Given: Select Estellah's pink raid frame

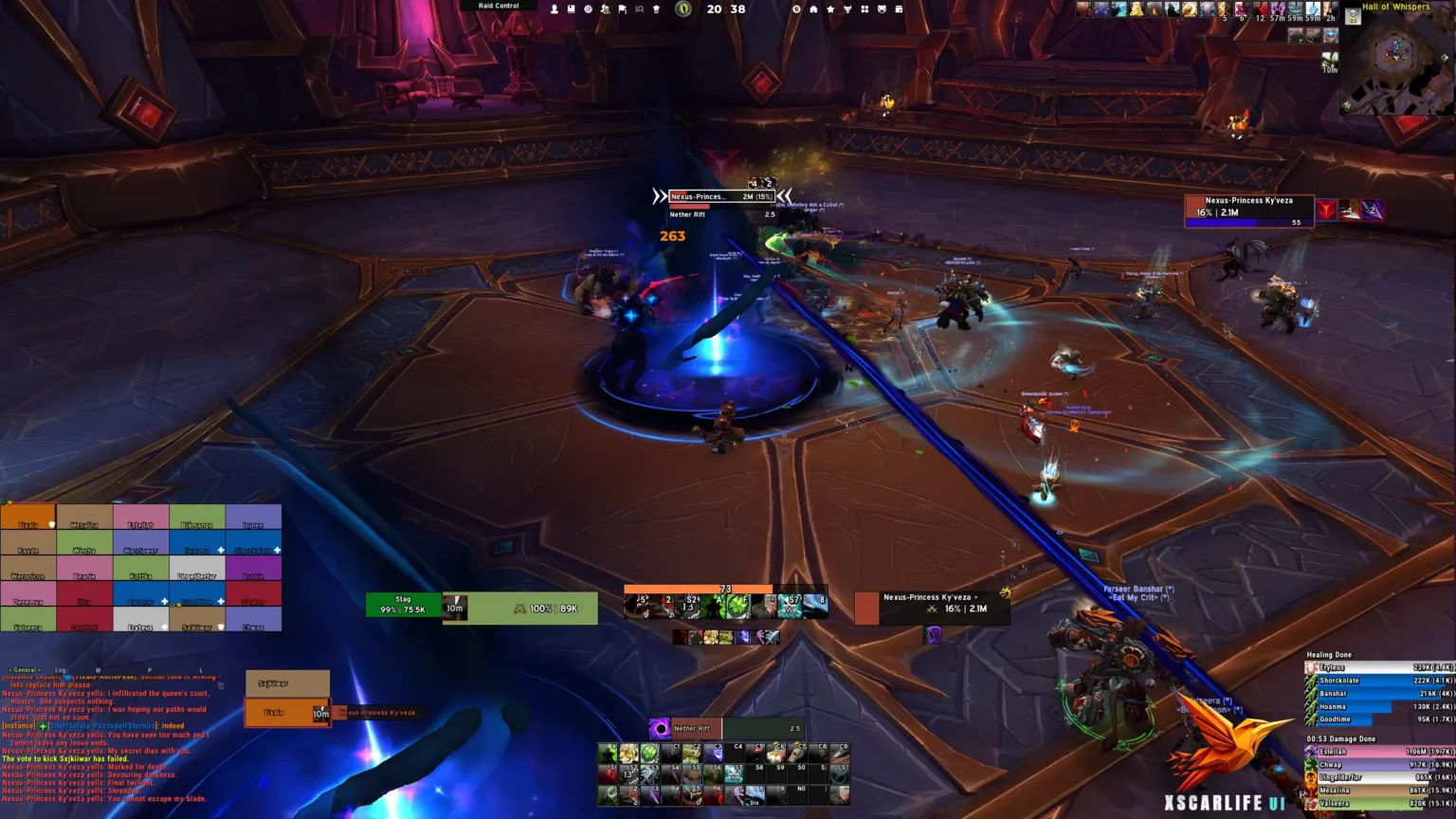Looking at the screenshot, I should (140, 518).
